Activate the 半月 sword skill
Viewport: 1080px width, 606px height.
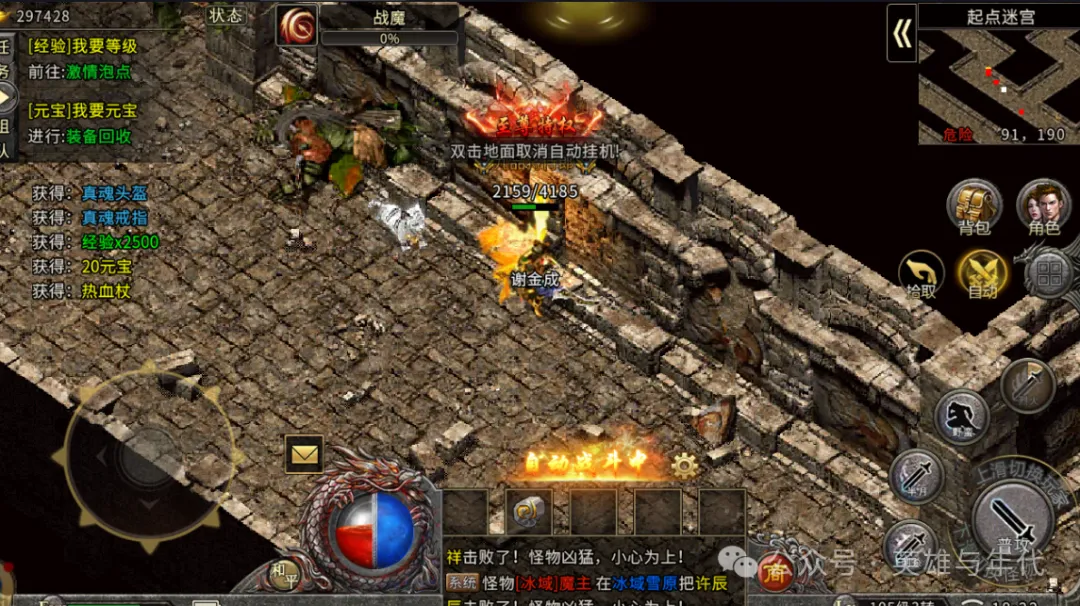click(x=916, y=475)
